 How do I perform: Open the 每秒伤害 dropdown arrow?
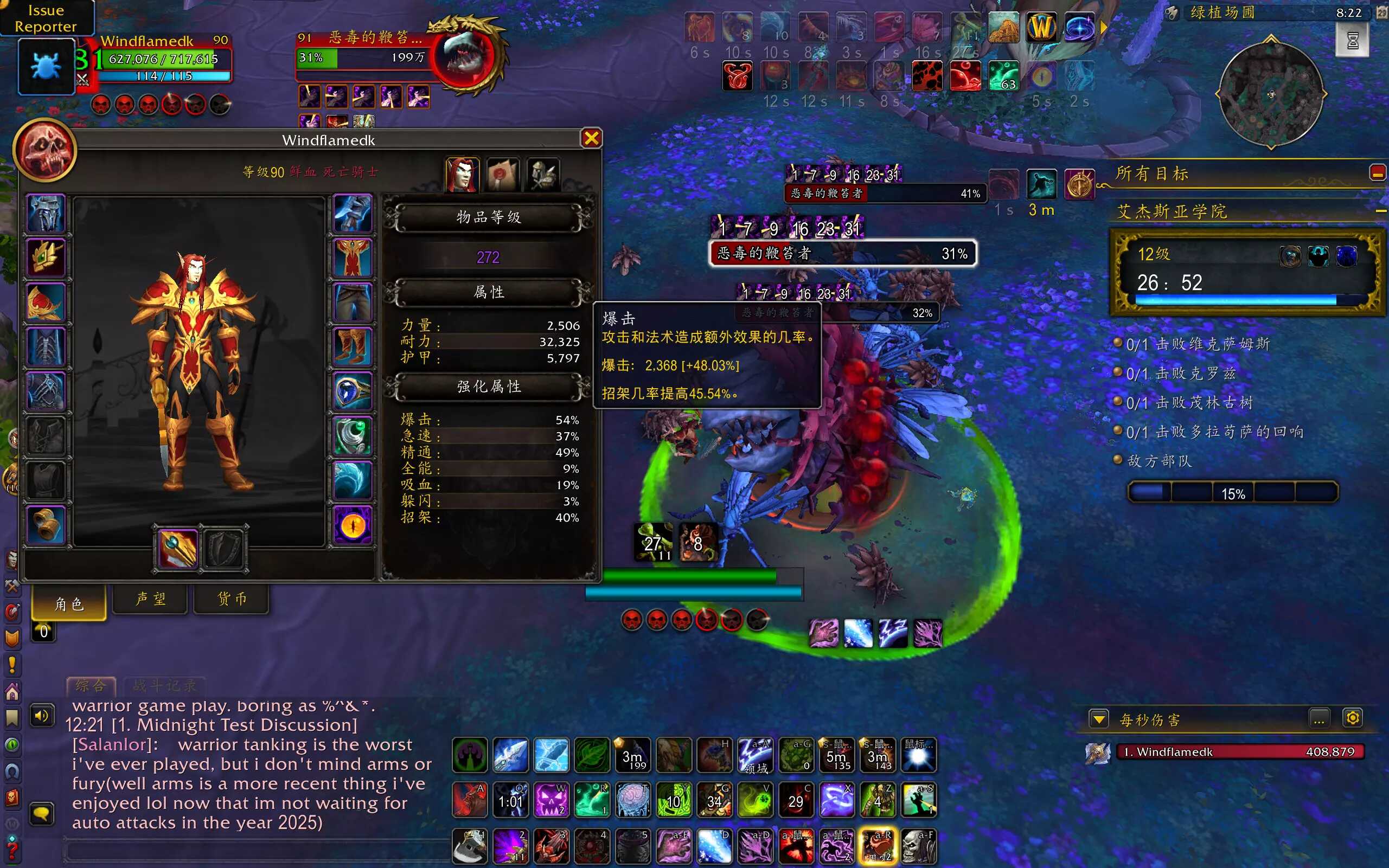click(1099, 719)
